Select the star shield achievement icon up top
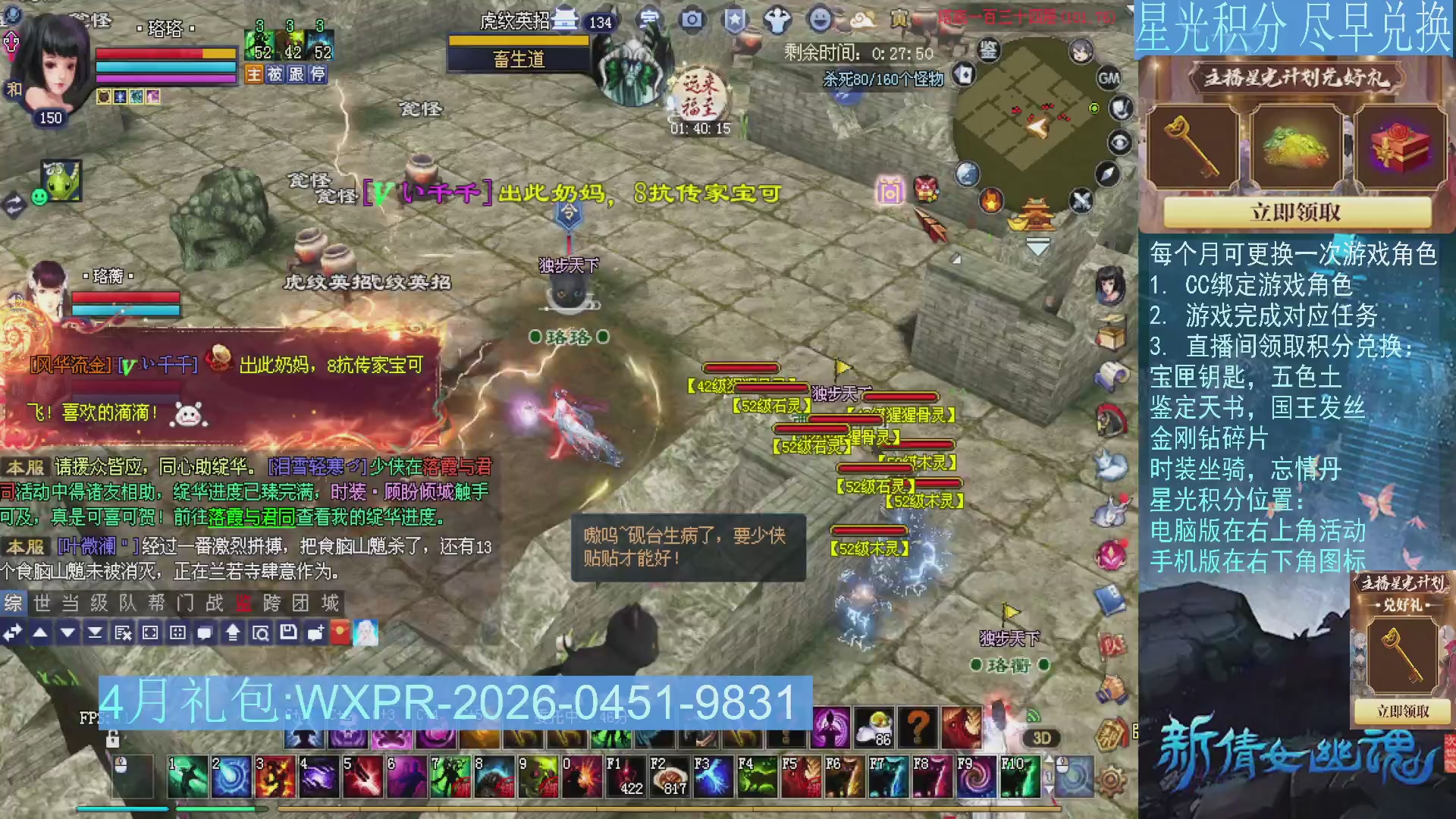Image resolution: width=1456 pixels, height=819 pixels. coord(733,20)
